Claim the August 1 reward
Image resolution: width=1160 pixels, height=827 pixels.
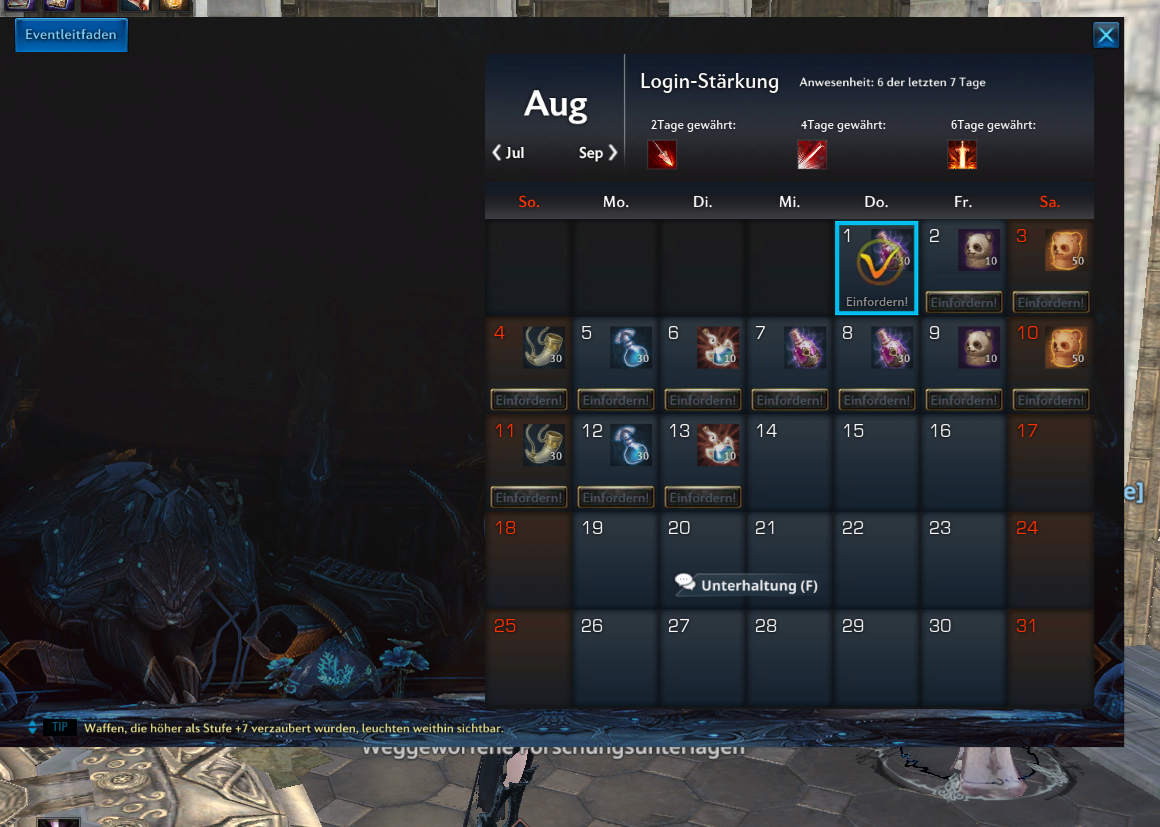(x=876, y=302)
